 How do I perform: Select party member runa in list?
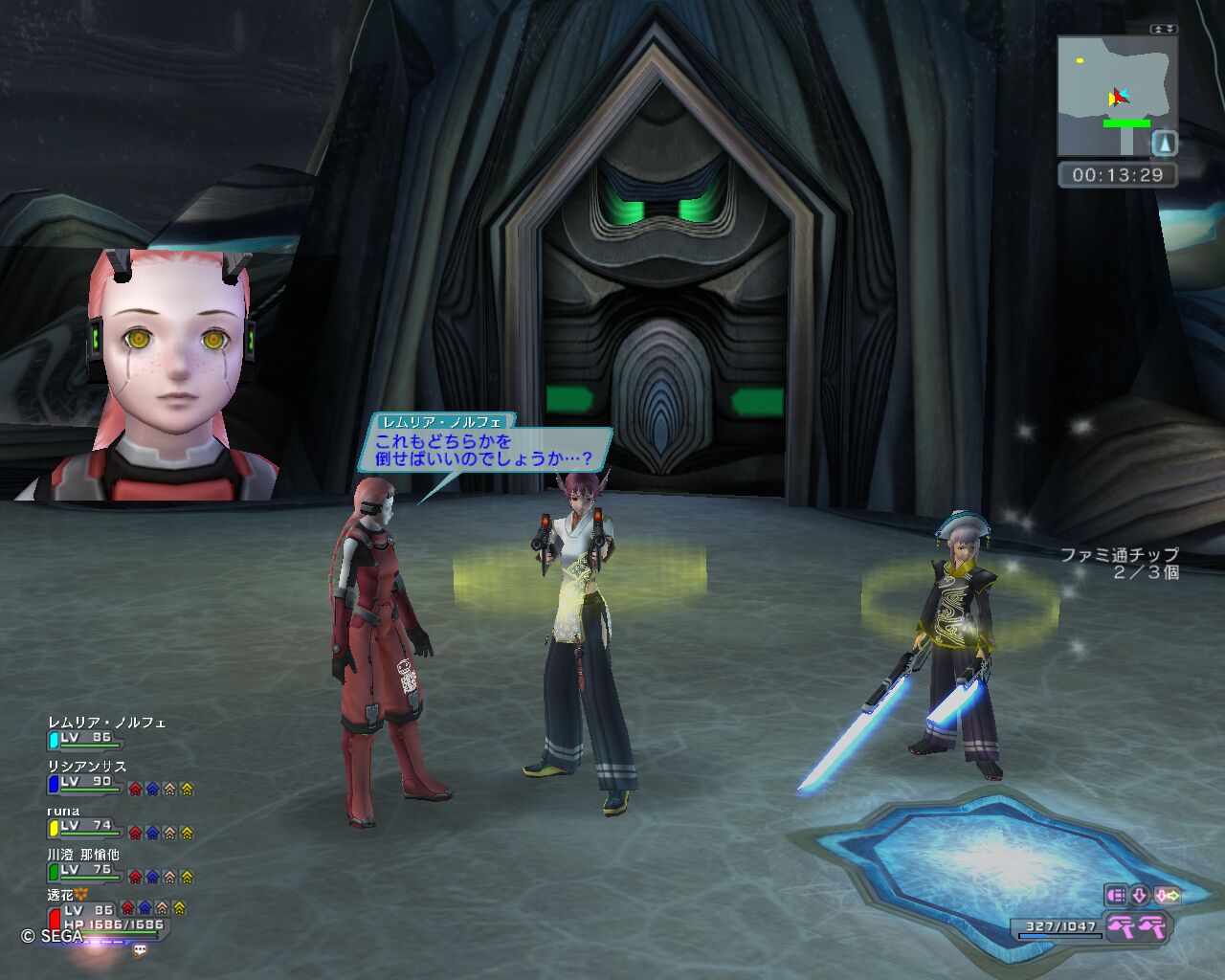pyautogui.click(x=64, y=811)
